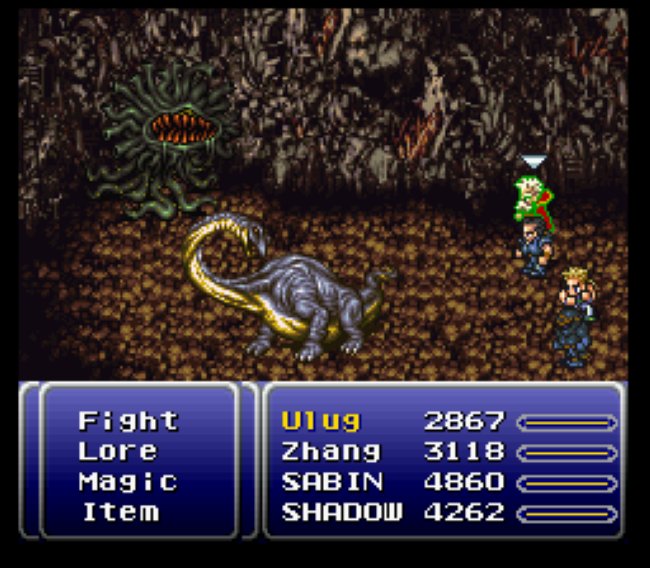Choose SHADOW's row in the party list
The width and height of the screenshot is (650, 568).
pyautogui.click(x=342, y=512)
